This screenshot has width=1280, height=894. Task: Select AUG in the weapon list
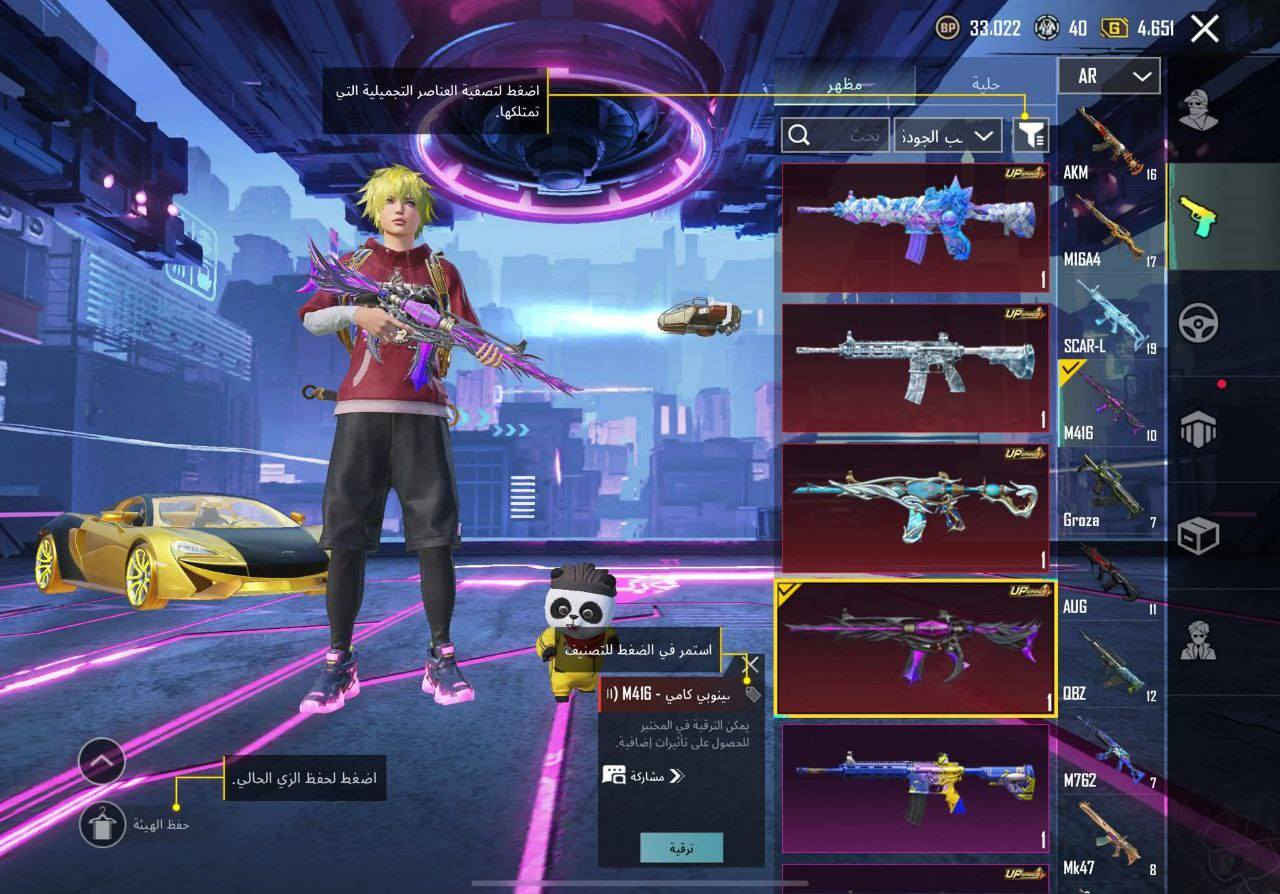coord(1110,580)
